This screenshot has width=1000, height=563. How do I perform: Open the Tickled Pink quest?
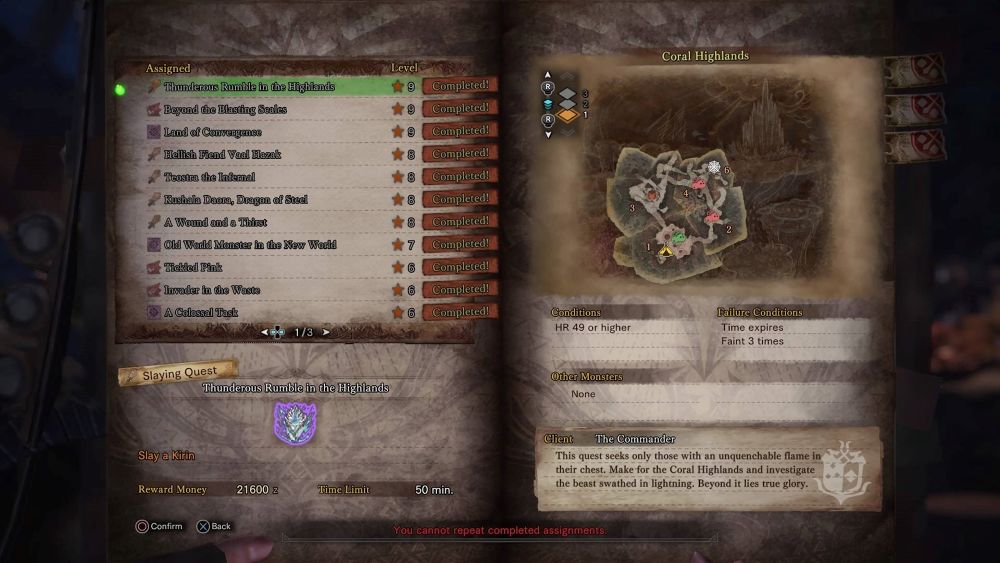pyautogui.click(x=193, y=267)
